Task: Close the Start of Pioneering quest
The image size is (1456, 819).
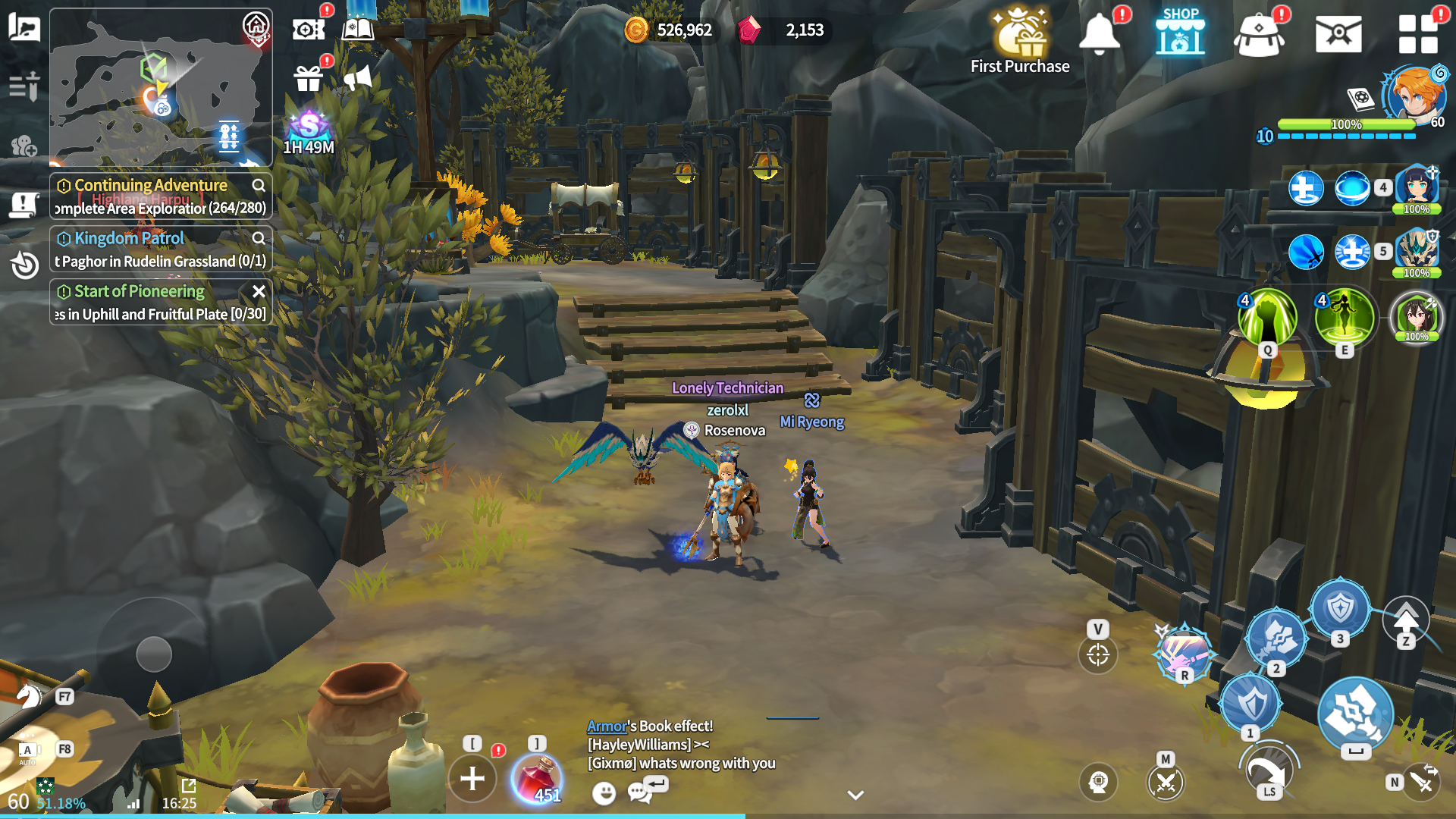Action: (x=259, y=291)
